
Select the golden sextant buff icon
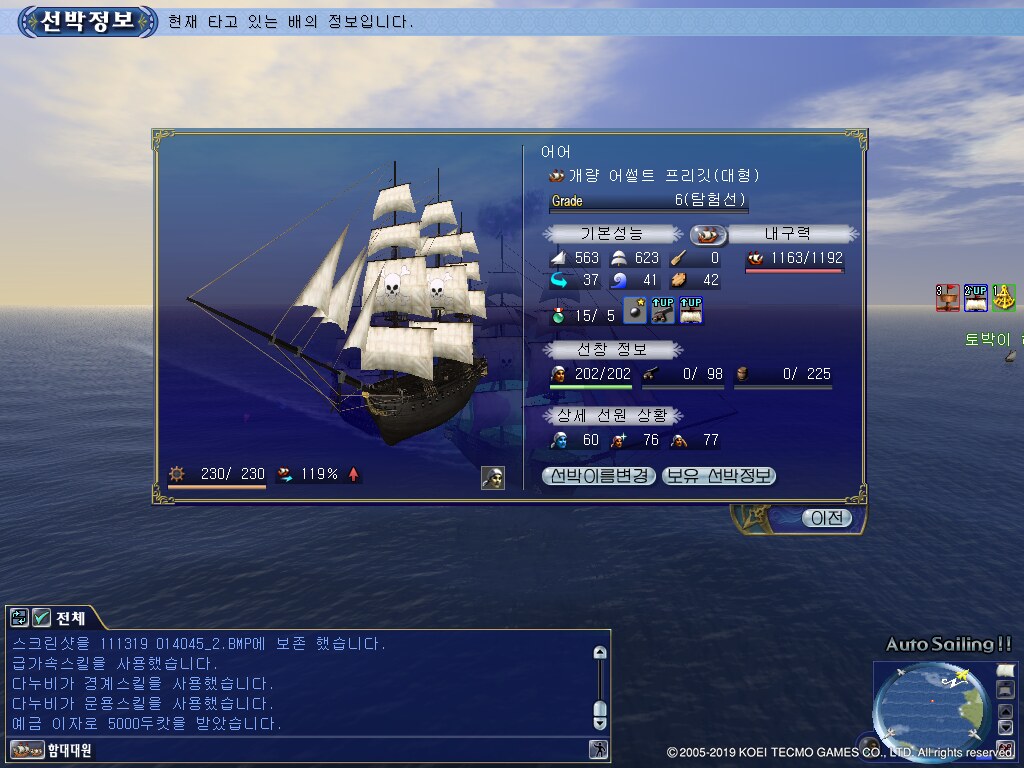(x=1003, y=297)
